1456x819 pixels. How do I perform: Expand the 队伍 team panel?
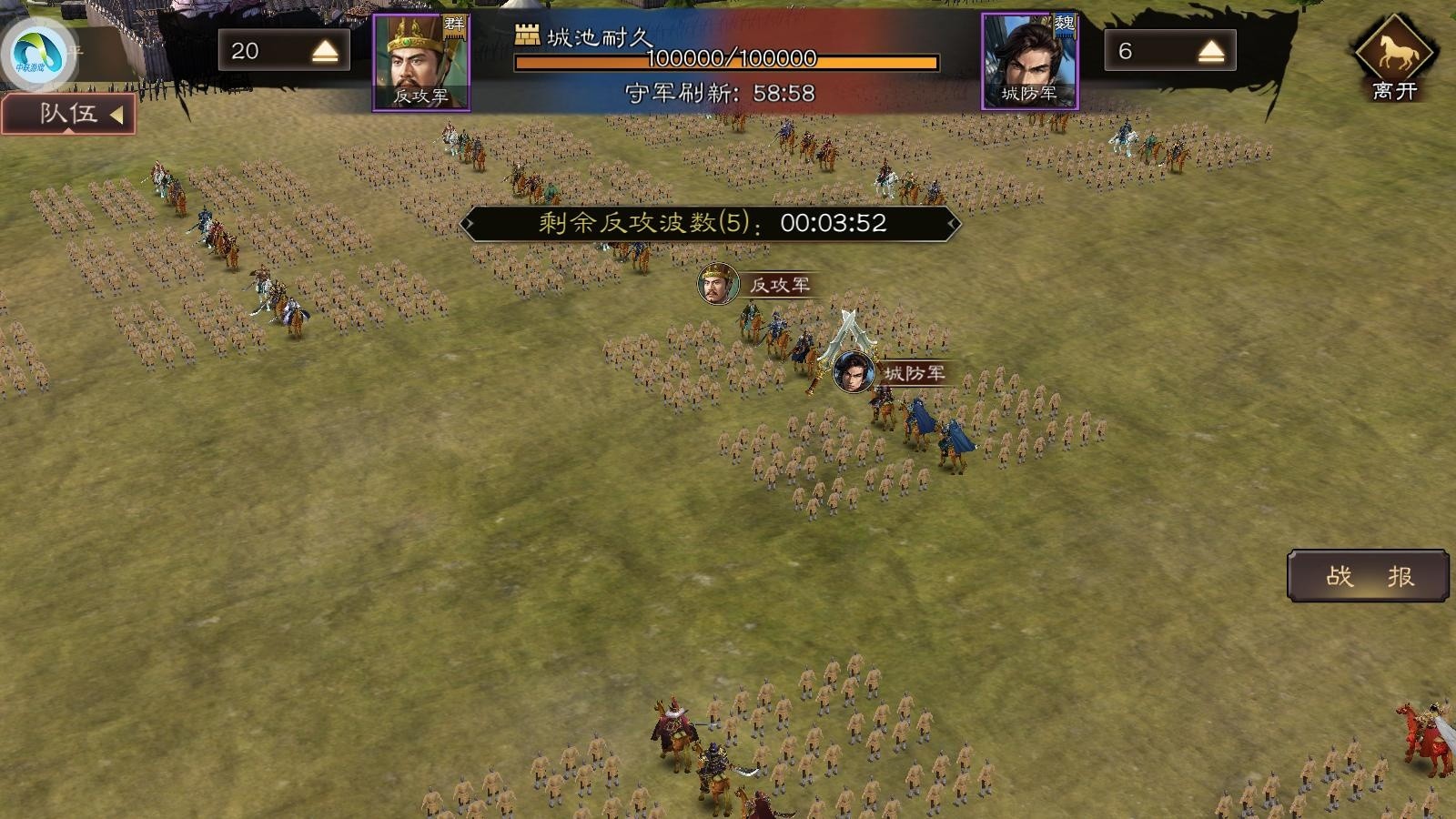point(69,115)
